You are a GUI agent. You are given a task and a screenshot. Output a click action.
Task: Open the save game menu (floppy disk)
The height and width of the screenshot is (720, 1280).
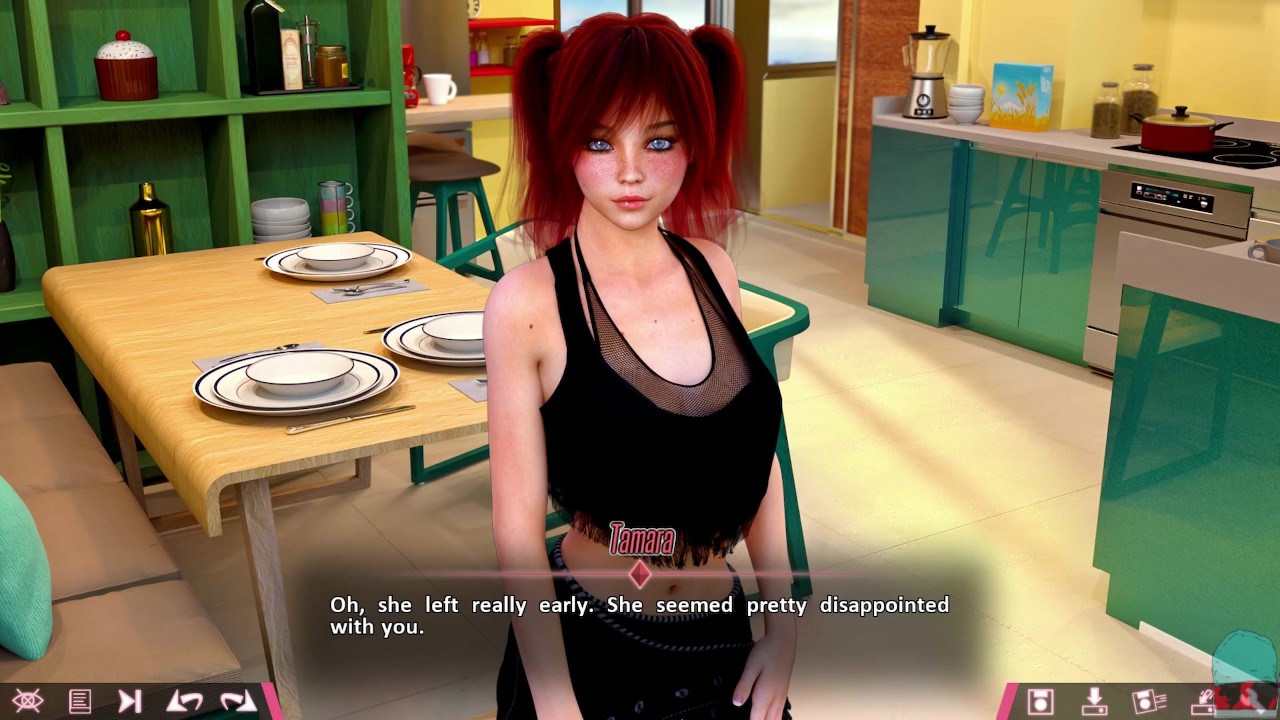tap(1041, 701)
